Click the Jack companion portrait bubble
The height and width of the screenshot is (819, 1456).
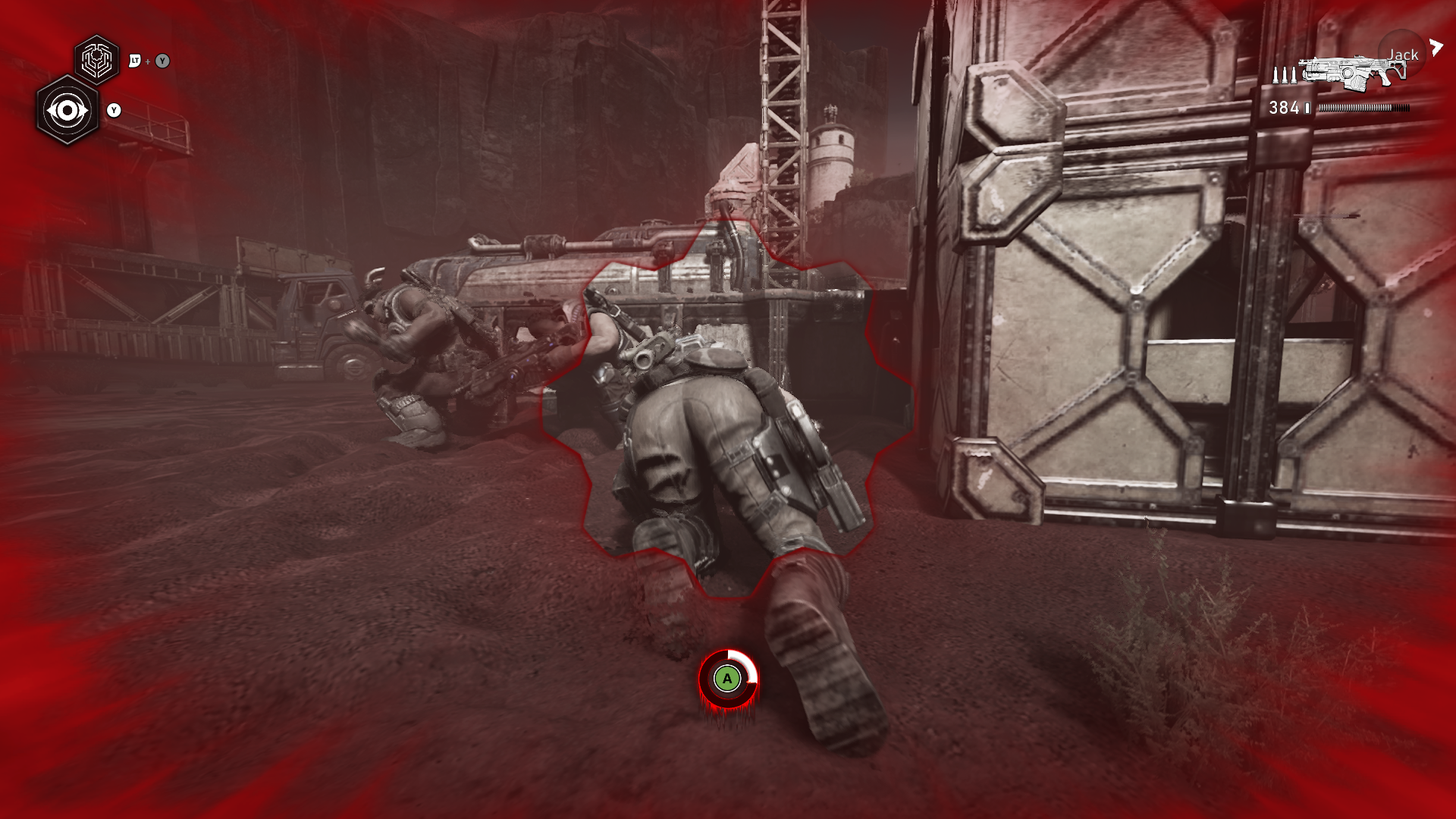point(1401,55)
